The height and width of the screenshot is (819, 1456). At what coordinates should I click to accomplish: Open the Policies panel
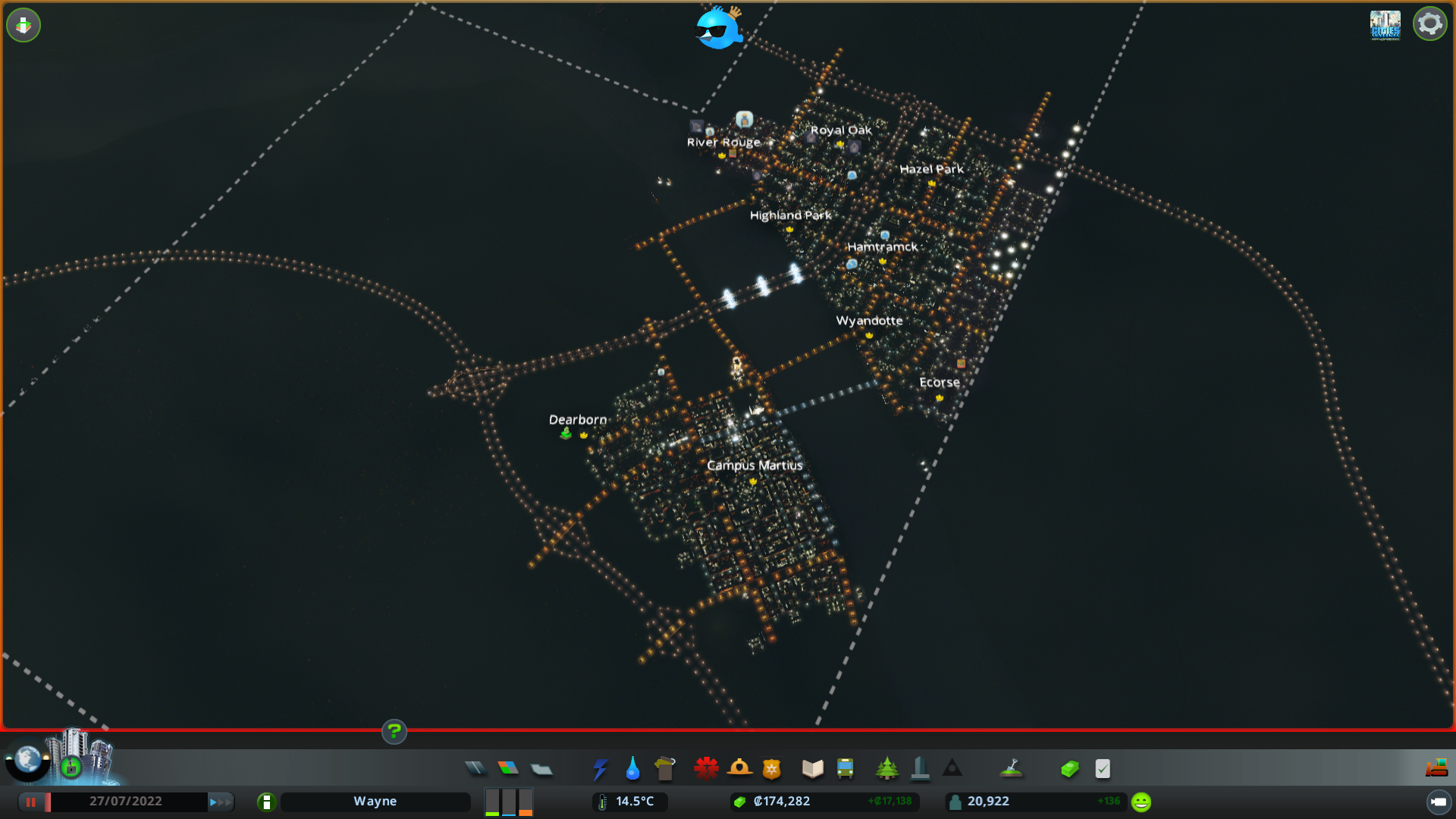(x=1102, y=768)
